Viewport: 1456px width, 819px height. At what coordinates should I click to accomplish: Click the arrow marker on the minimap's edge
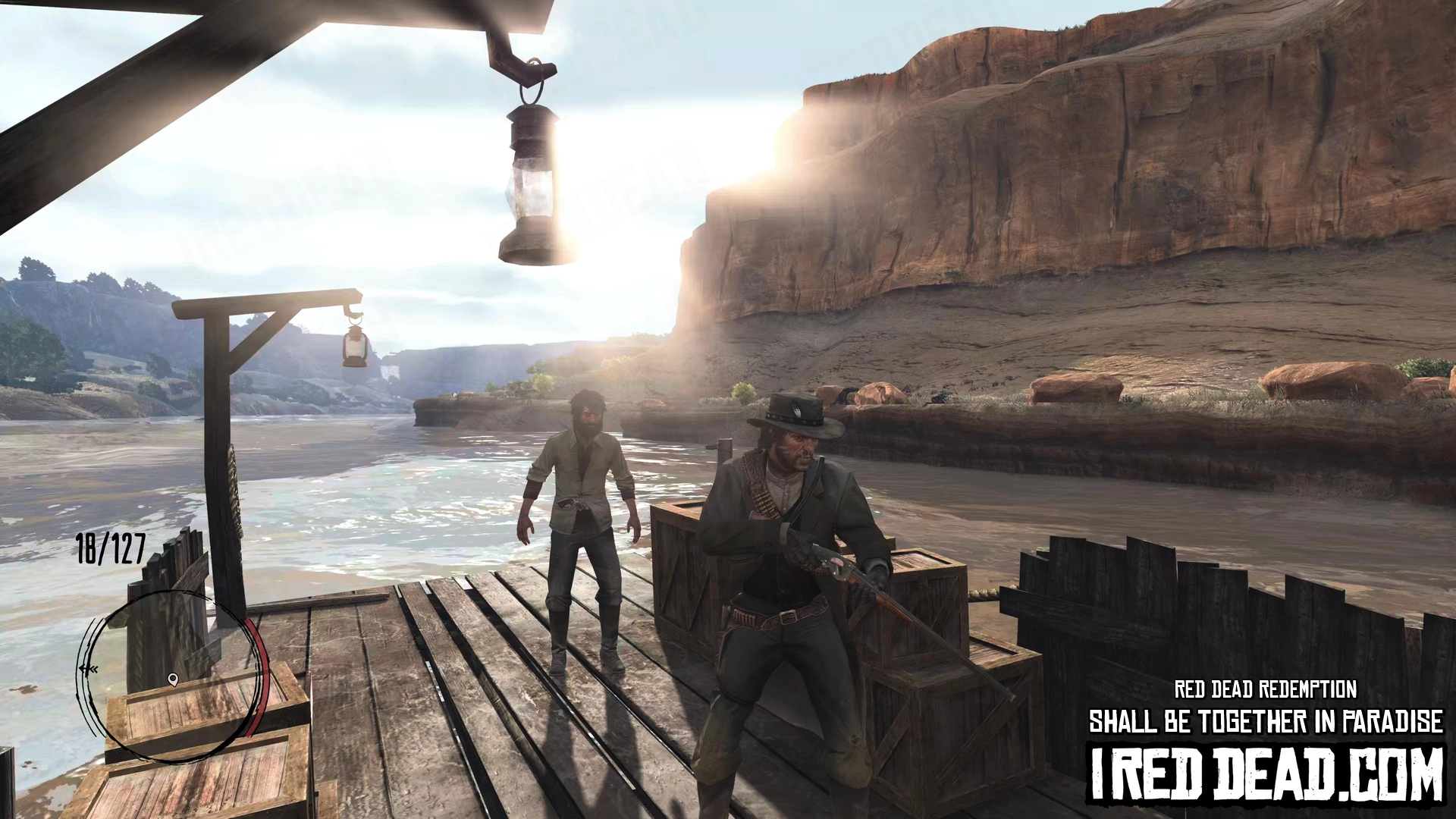(x=89, y=670)
